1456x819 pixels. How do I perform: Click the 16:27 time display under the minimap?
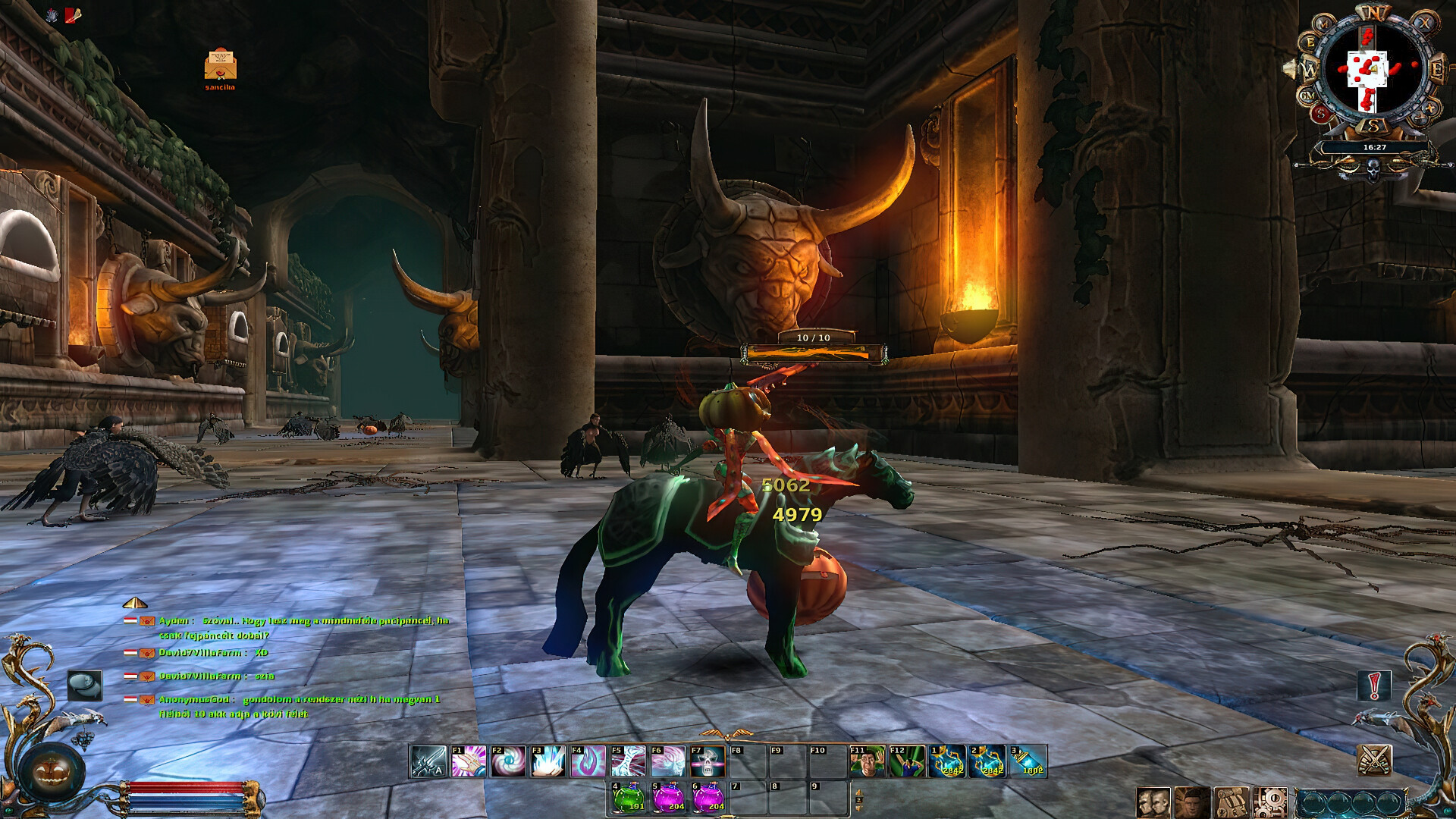click(1374, 149)
